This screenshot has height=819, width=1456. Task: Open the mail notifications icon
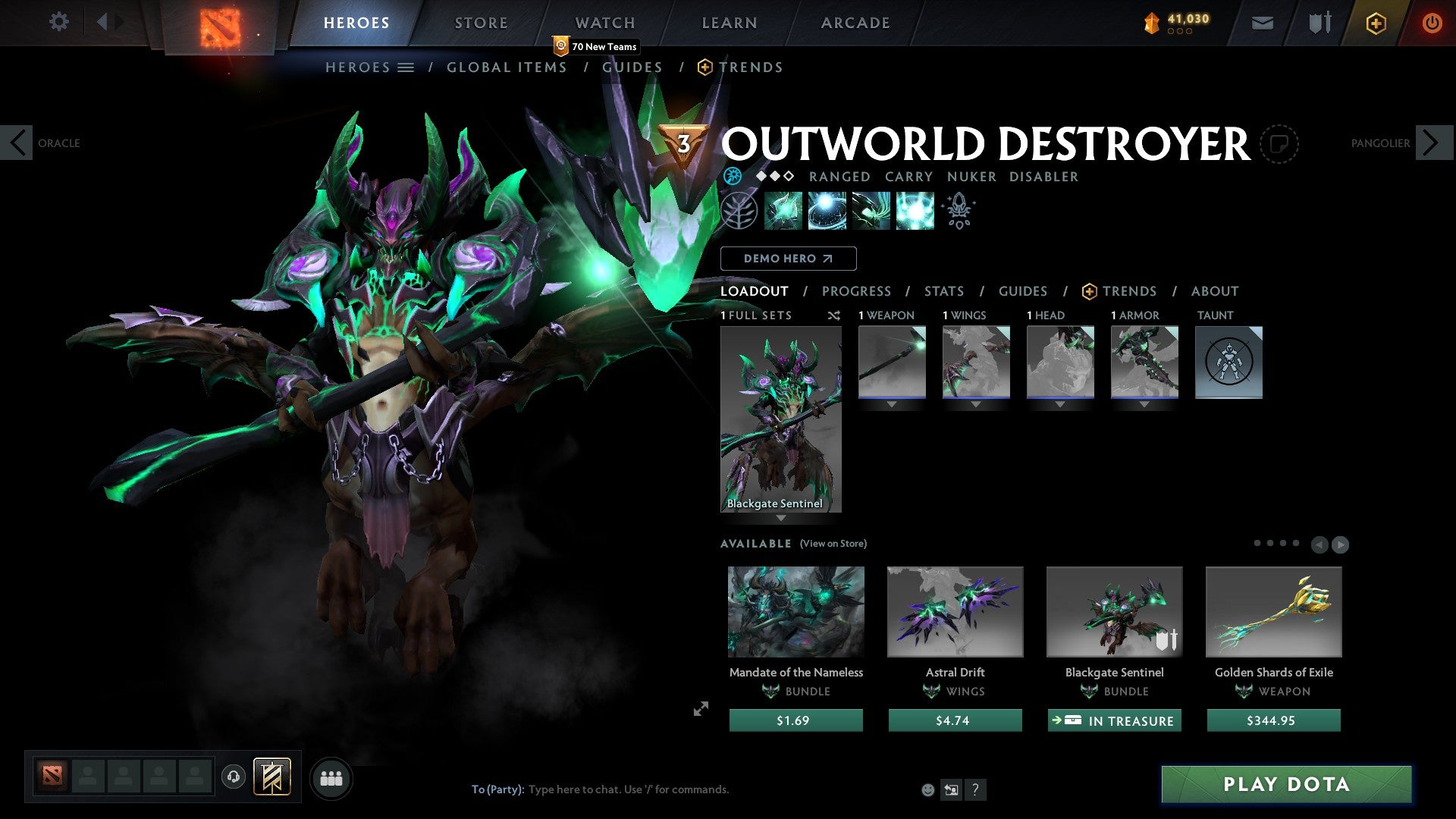point(1262,23)
